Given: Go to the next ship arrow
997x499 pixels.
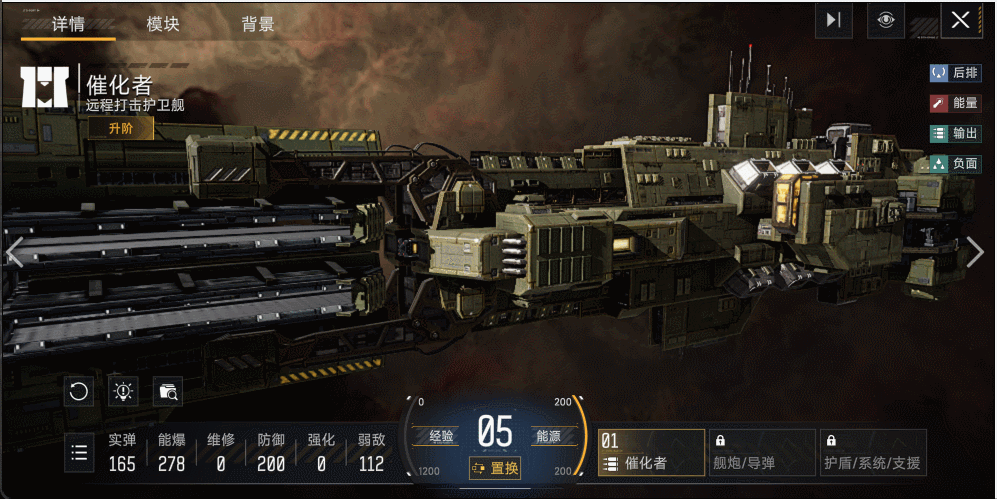Looking at the screenshot, I should (x=976, y=252).
